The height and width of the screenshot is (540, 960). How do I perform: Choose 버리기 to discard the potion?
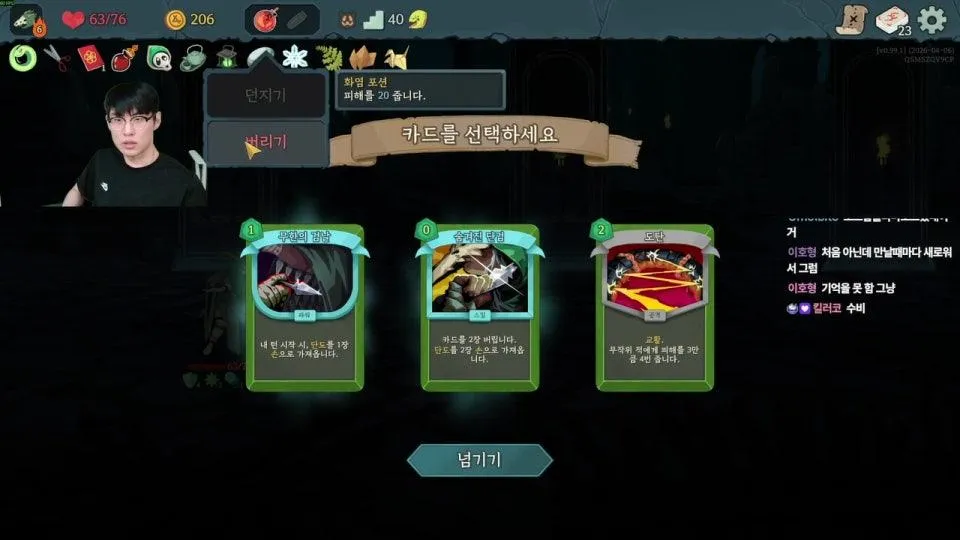(x=266, y=143)
